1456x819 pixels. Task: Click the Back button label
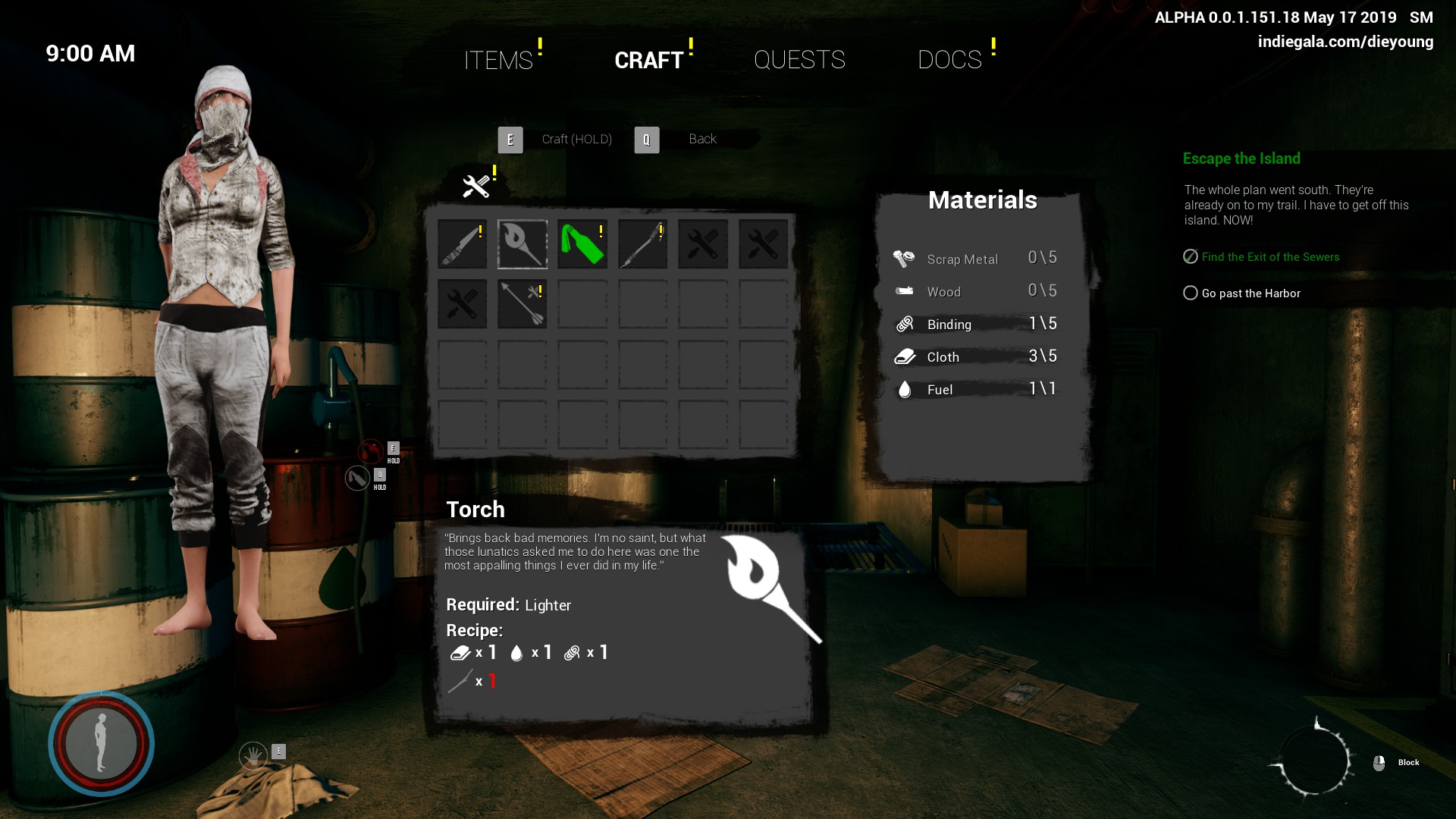702,140
